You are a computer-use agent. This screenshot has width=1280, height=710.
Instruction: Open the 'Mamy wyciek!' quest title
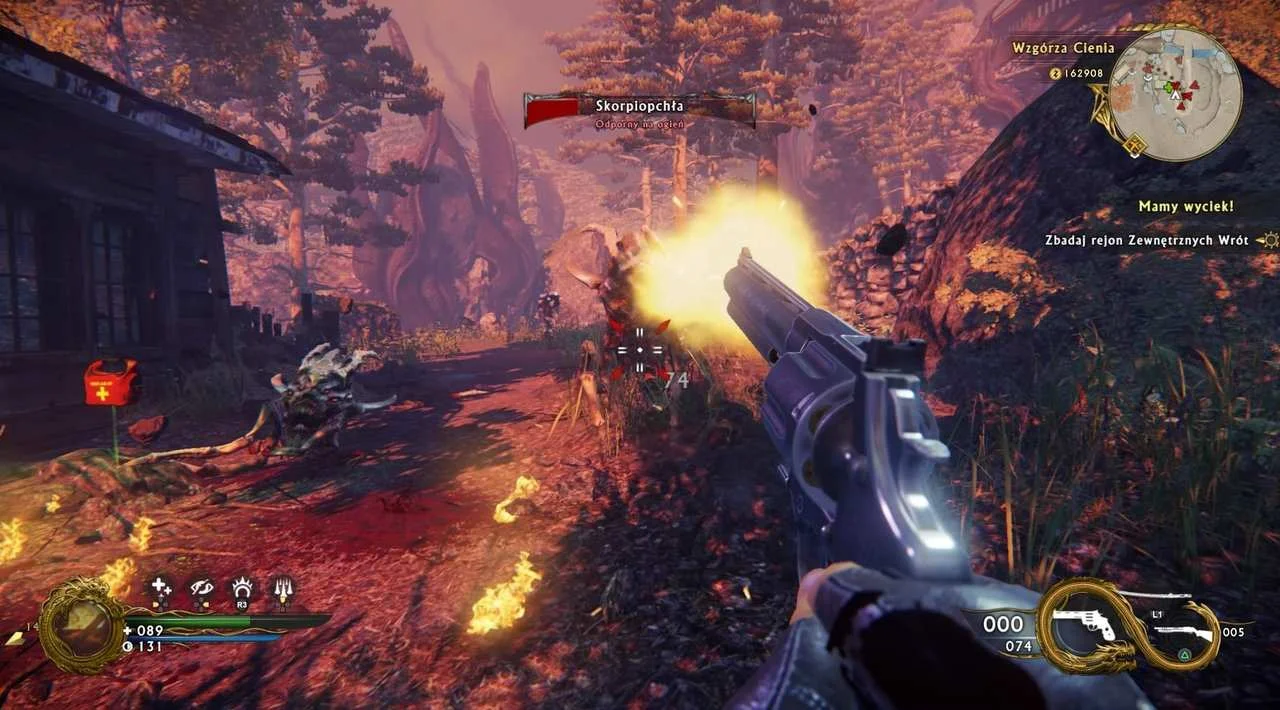pos(1185,207)
